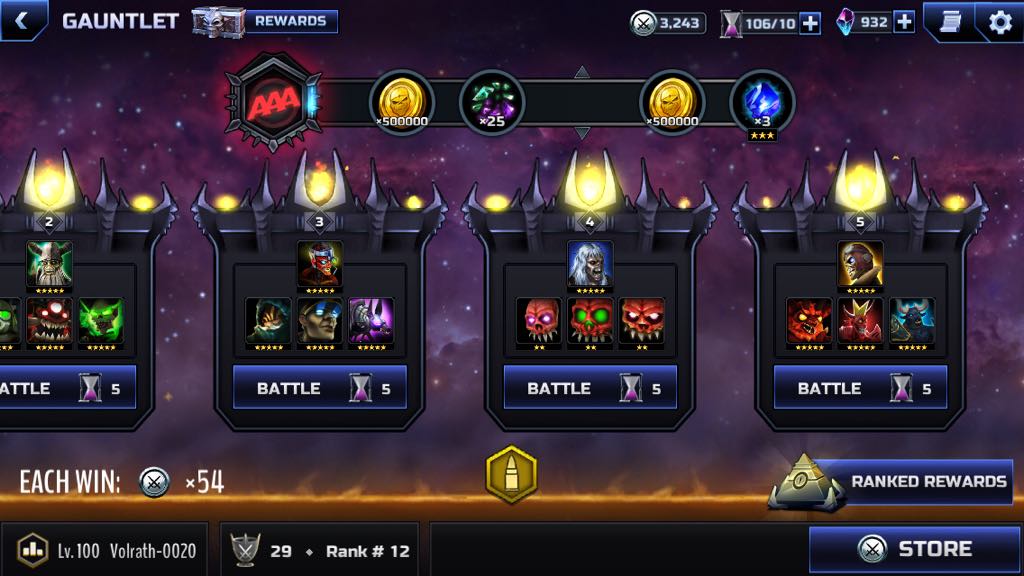Inspect the x3 blue three-star soul reward
The height and width of the screenshot is (576, 1024).
tap(762, 103)
